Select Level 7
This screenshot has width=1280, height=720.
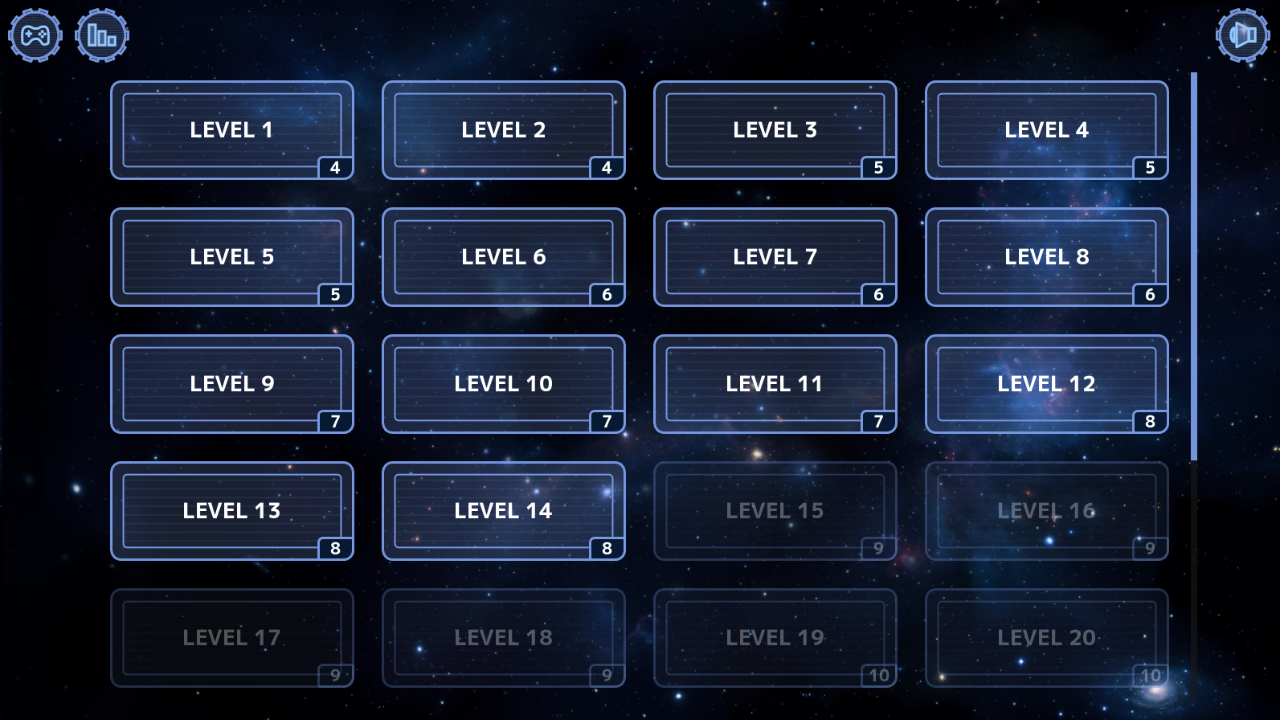pyautogui.click(x=774, y=257)
